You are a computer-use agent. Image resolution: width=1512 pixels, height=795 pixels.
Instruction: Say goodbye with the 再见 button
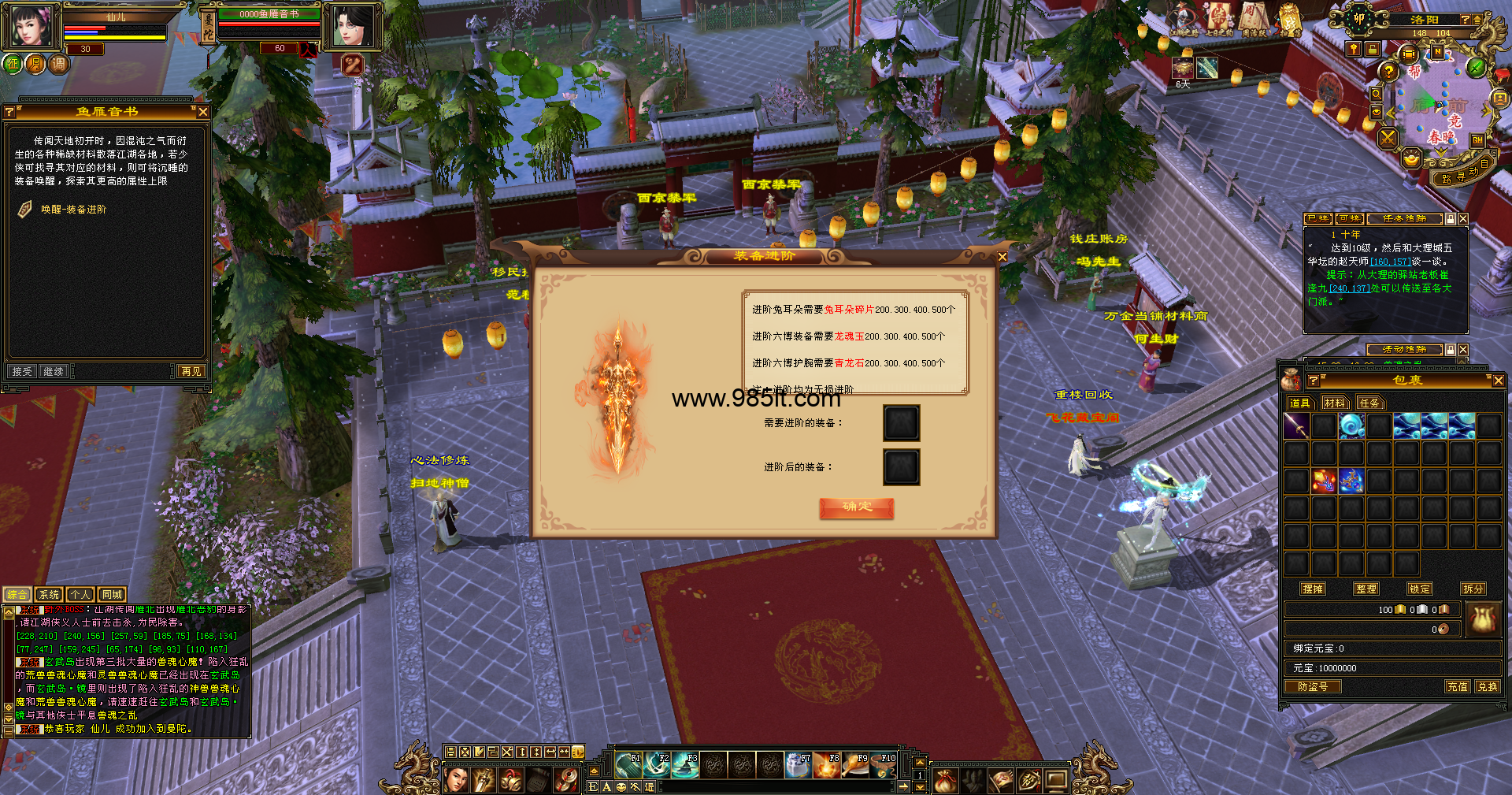[x=191, y=371]
